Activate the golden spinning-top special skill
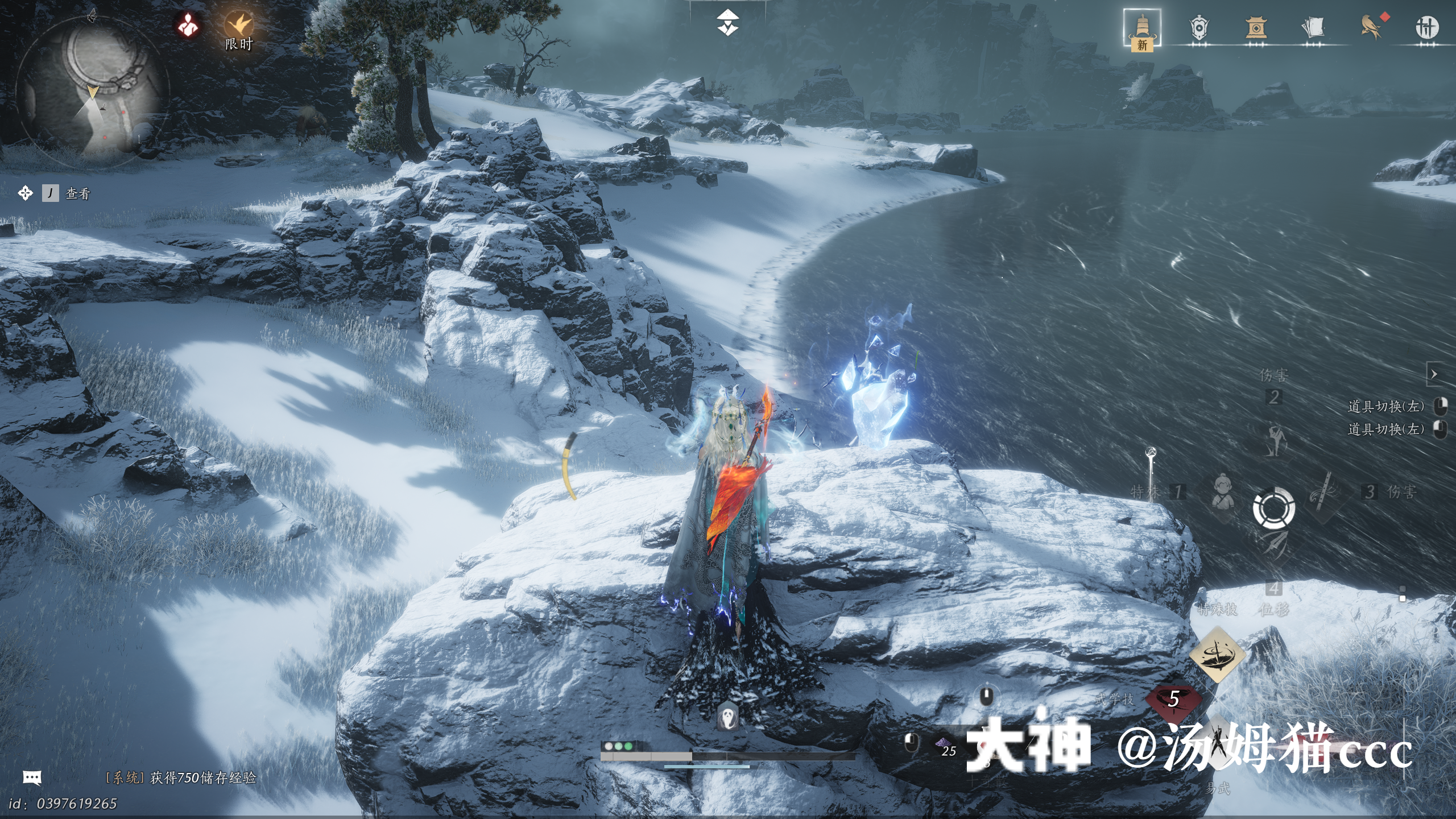 tap(1217, 654)
